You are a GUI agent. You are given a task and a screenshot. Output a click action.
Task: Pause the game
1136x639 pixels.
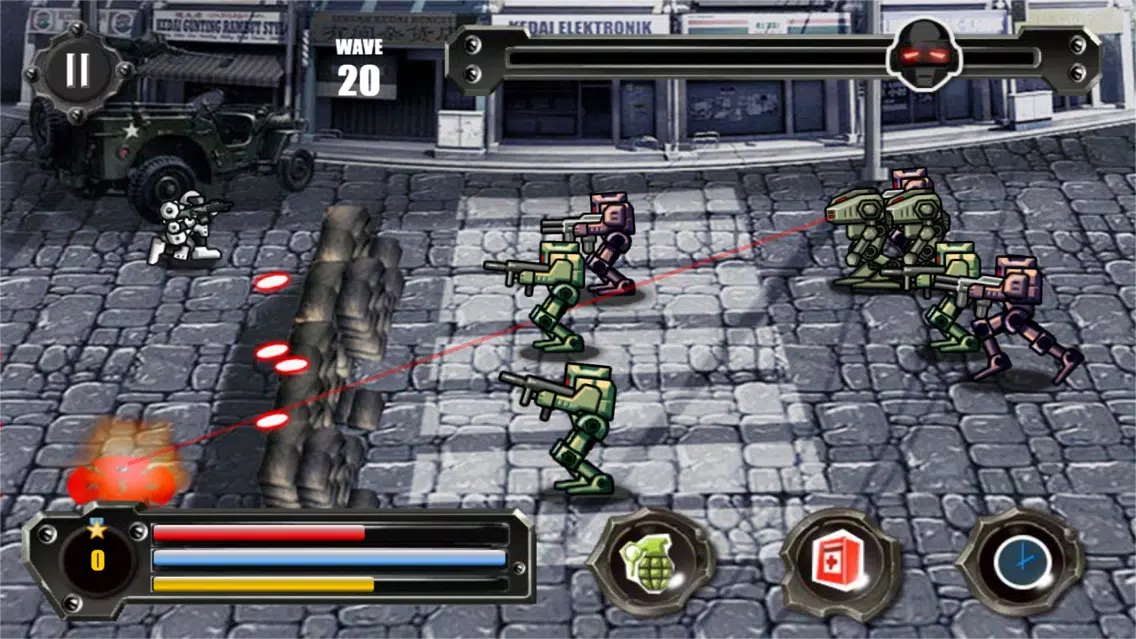77,70
